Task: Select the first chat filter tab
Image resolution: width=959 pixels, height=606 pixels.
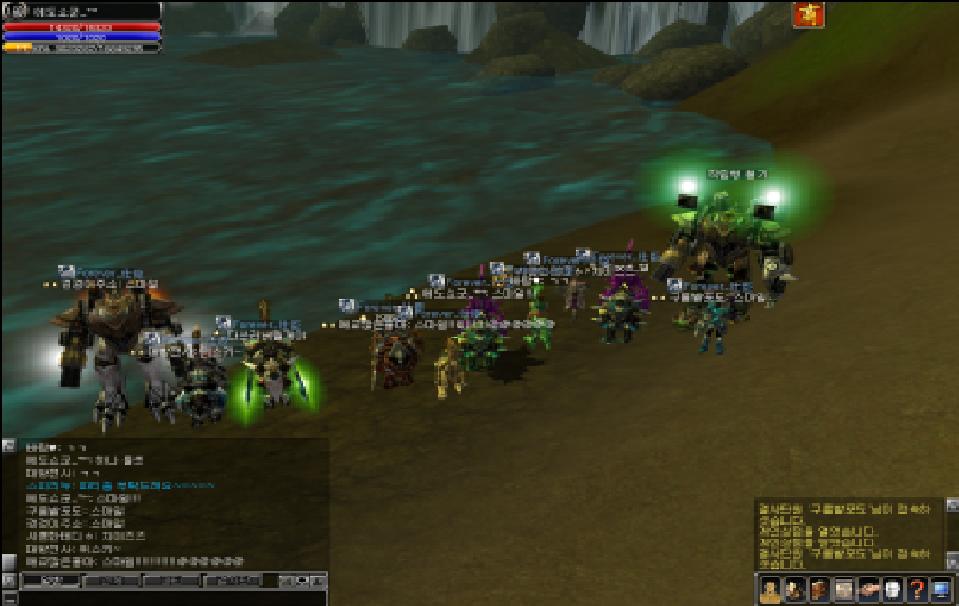Action: (50, 580)
